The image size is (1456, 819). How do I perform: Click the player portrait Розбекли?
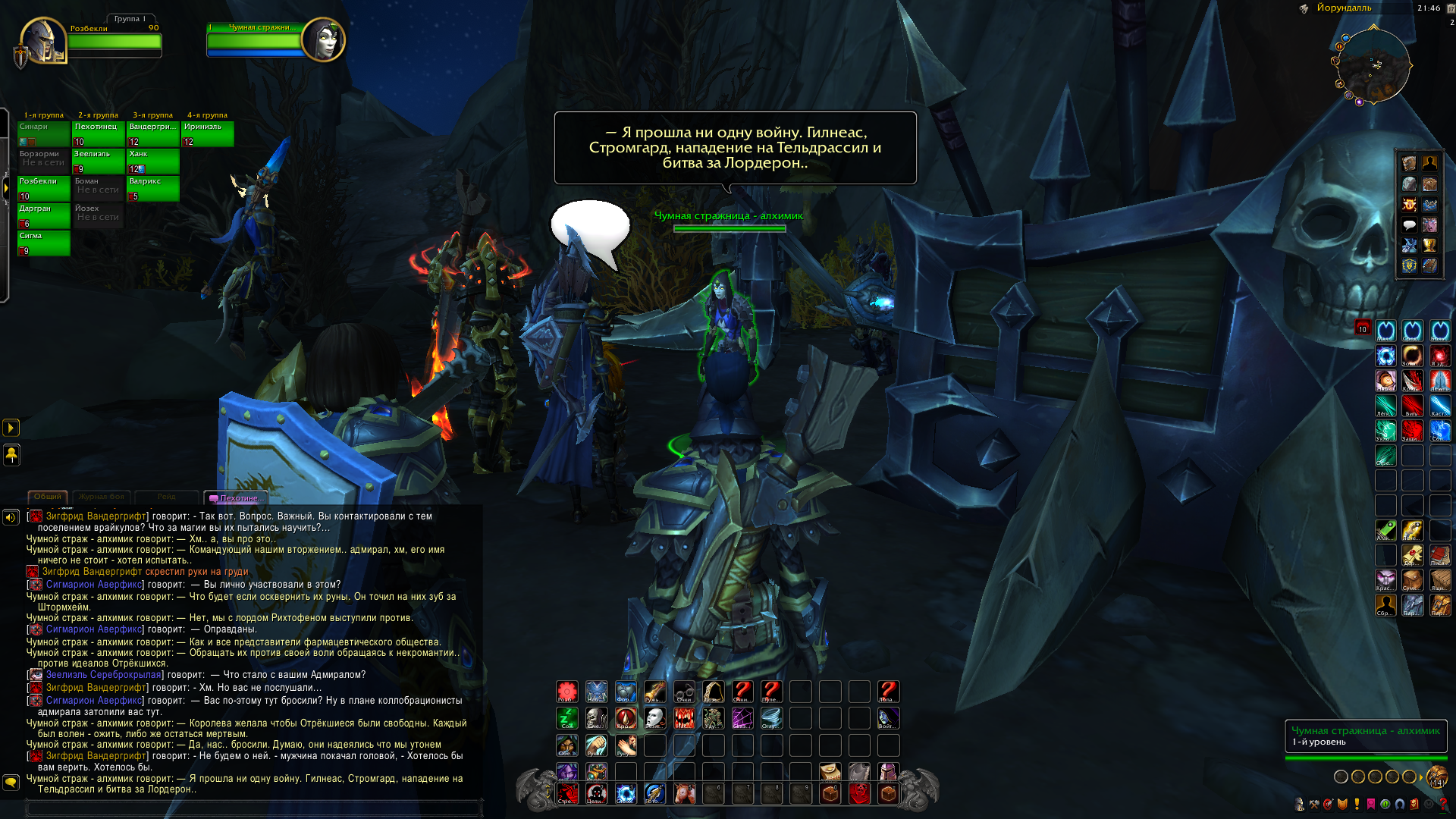[43, 40]
